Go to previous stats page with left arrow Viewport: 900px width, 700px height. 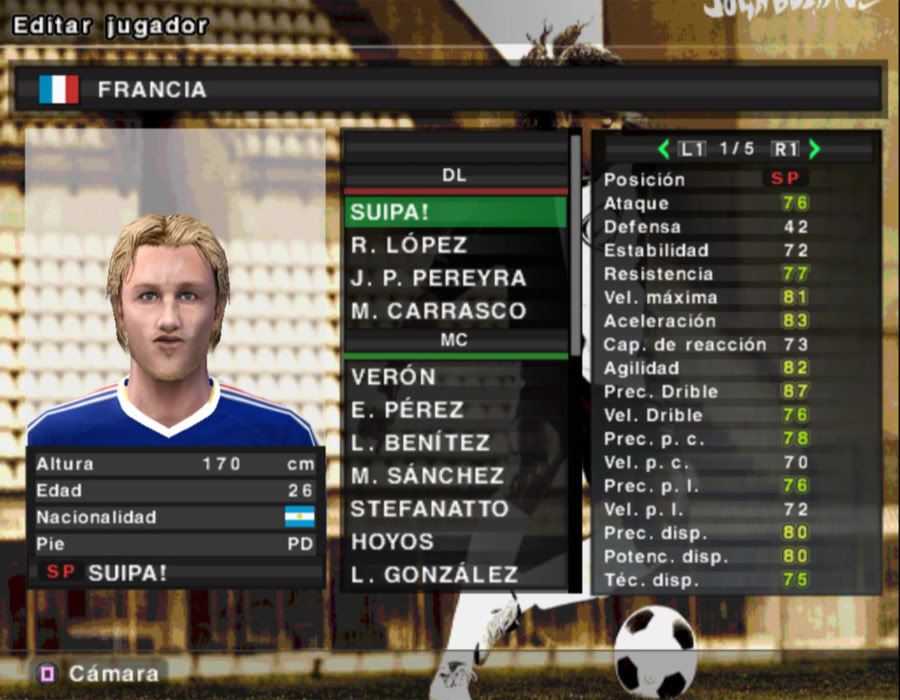click(663, 149)
